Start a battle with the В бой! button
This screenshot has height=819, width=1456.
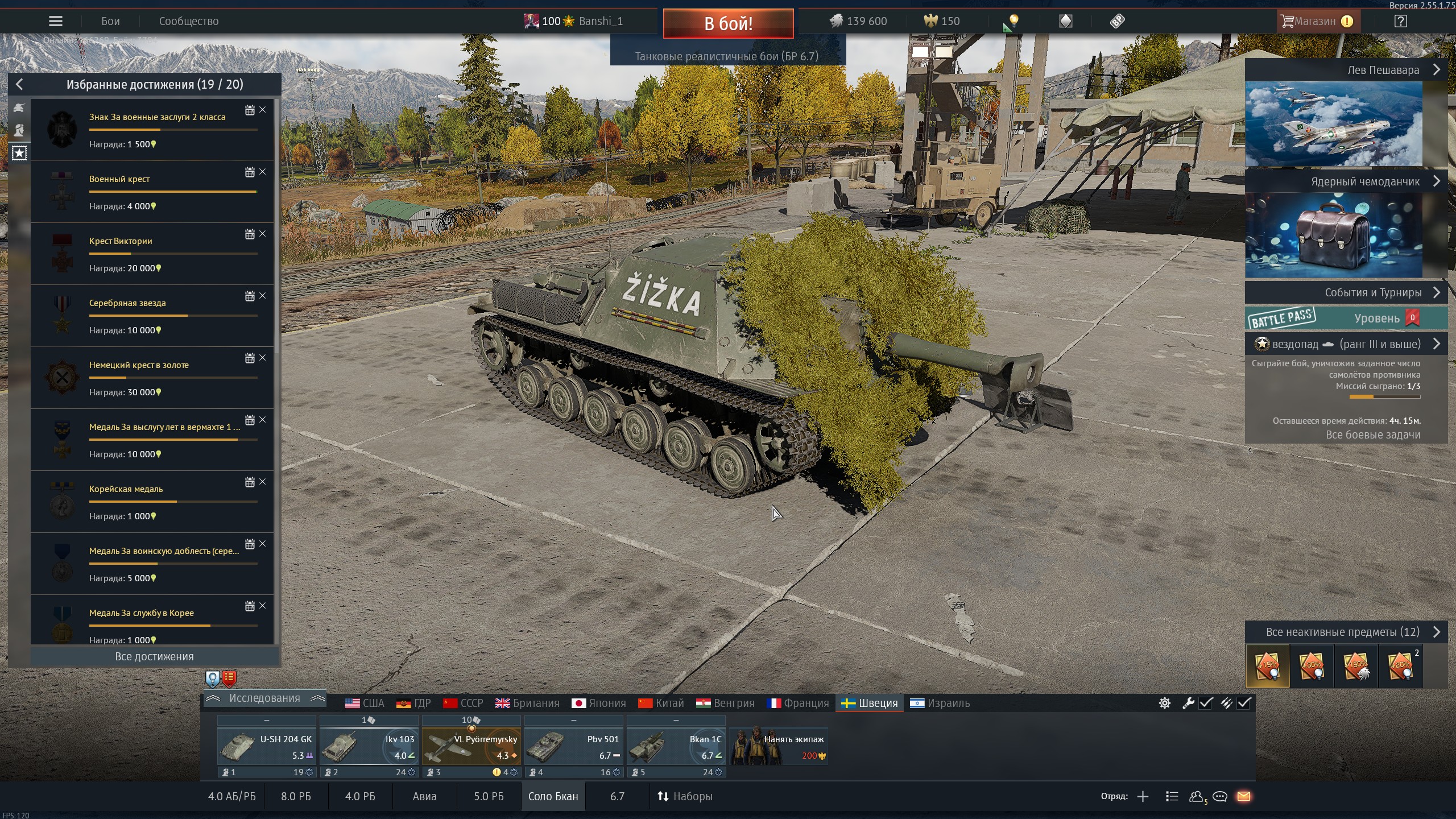pyautogui.click(x=728, y=23)
